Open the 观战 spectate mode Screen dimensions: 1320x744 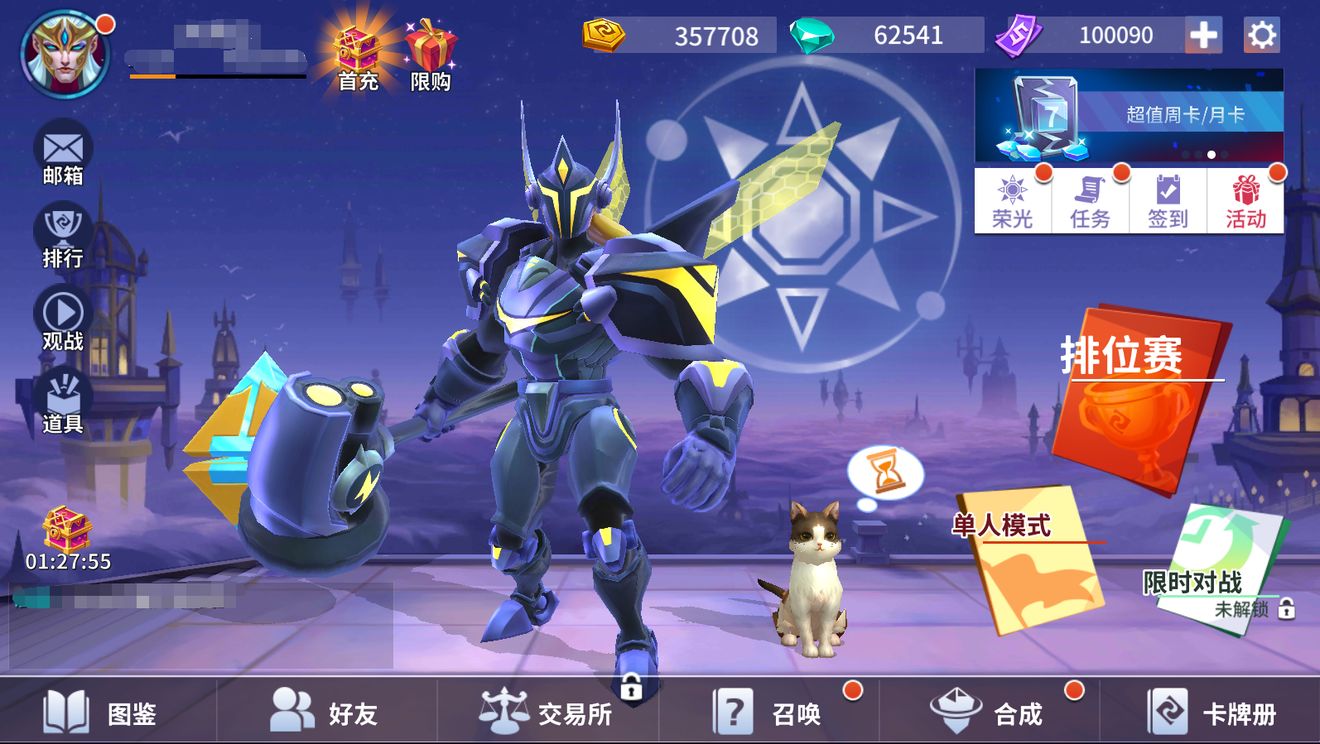click(x=63, y=320)
